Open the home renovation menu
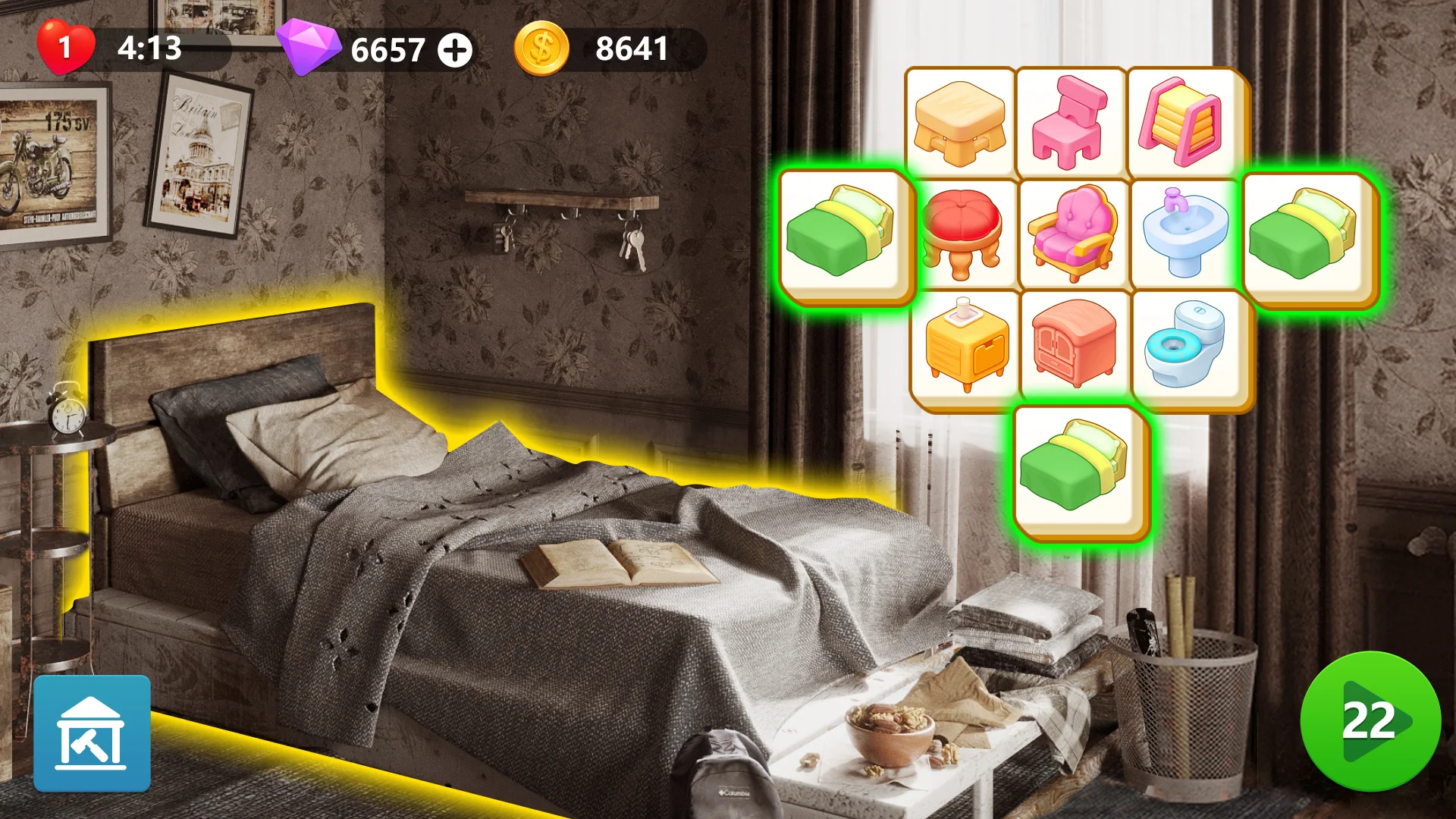Viewport: 1456px width, 819px height. 93,734
